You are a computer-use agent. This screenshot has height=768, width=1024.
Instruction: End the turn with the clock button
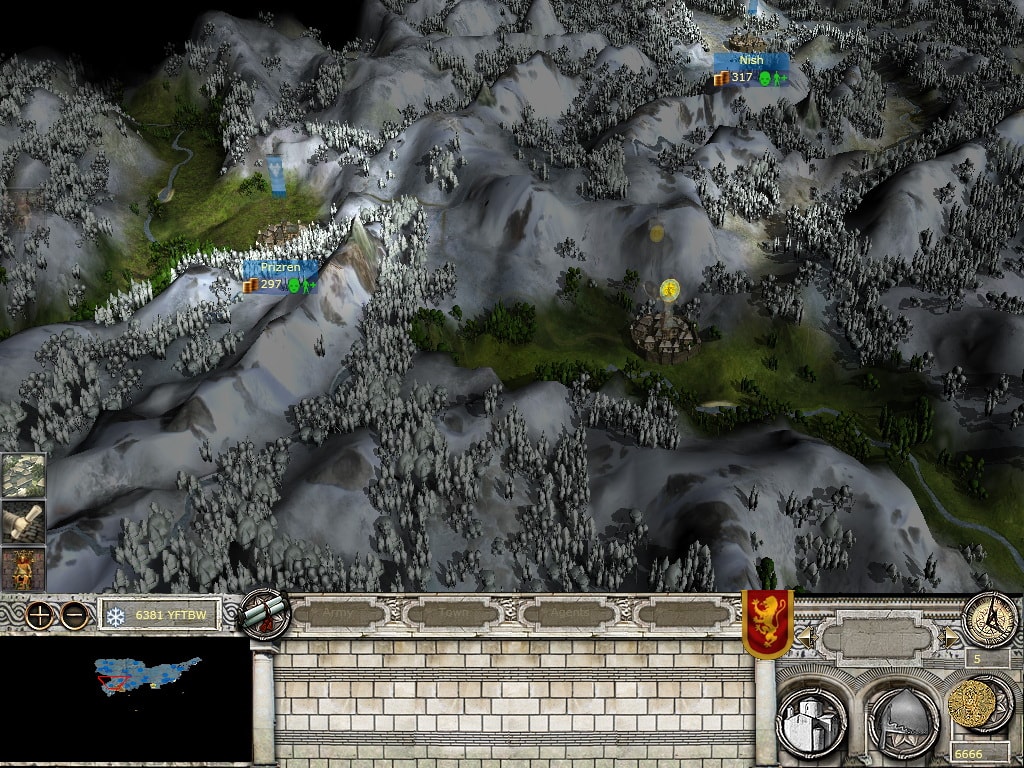pyautogui.click(x=989, y=620)
